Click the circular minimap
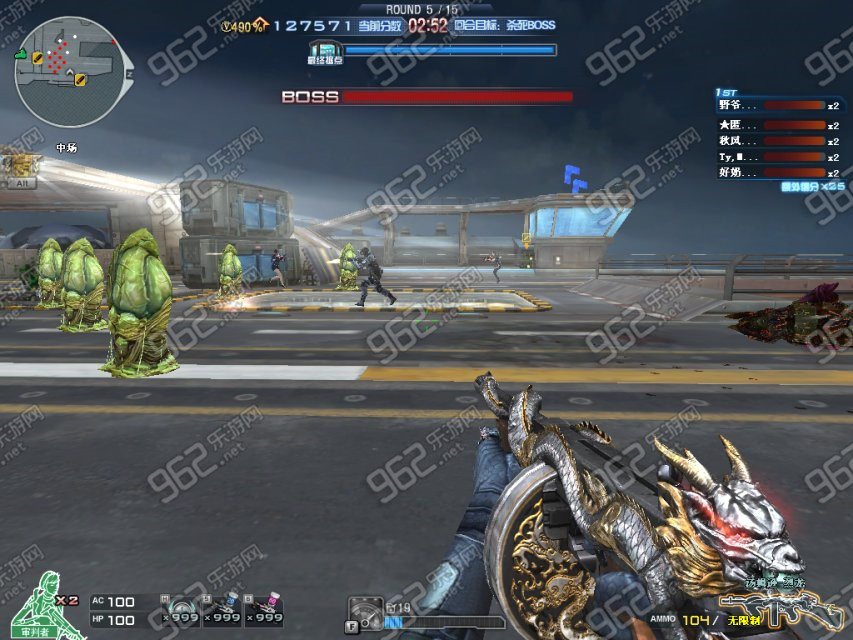853x640 pixels. [73, 73]
